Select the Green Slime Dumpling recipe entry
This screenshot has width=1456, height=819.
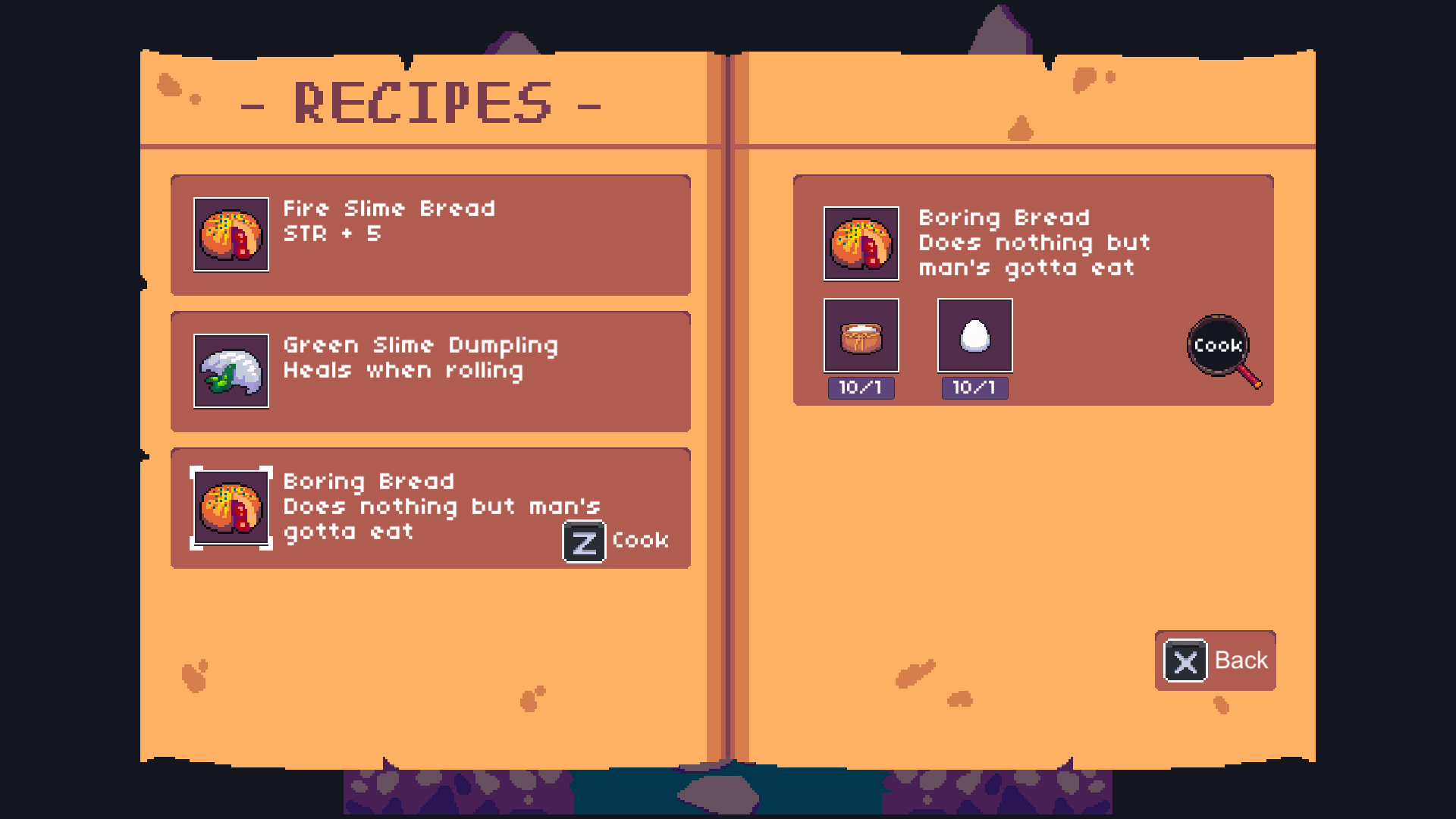[431, 372]
